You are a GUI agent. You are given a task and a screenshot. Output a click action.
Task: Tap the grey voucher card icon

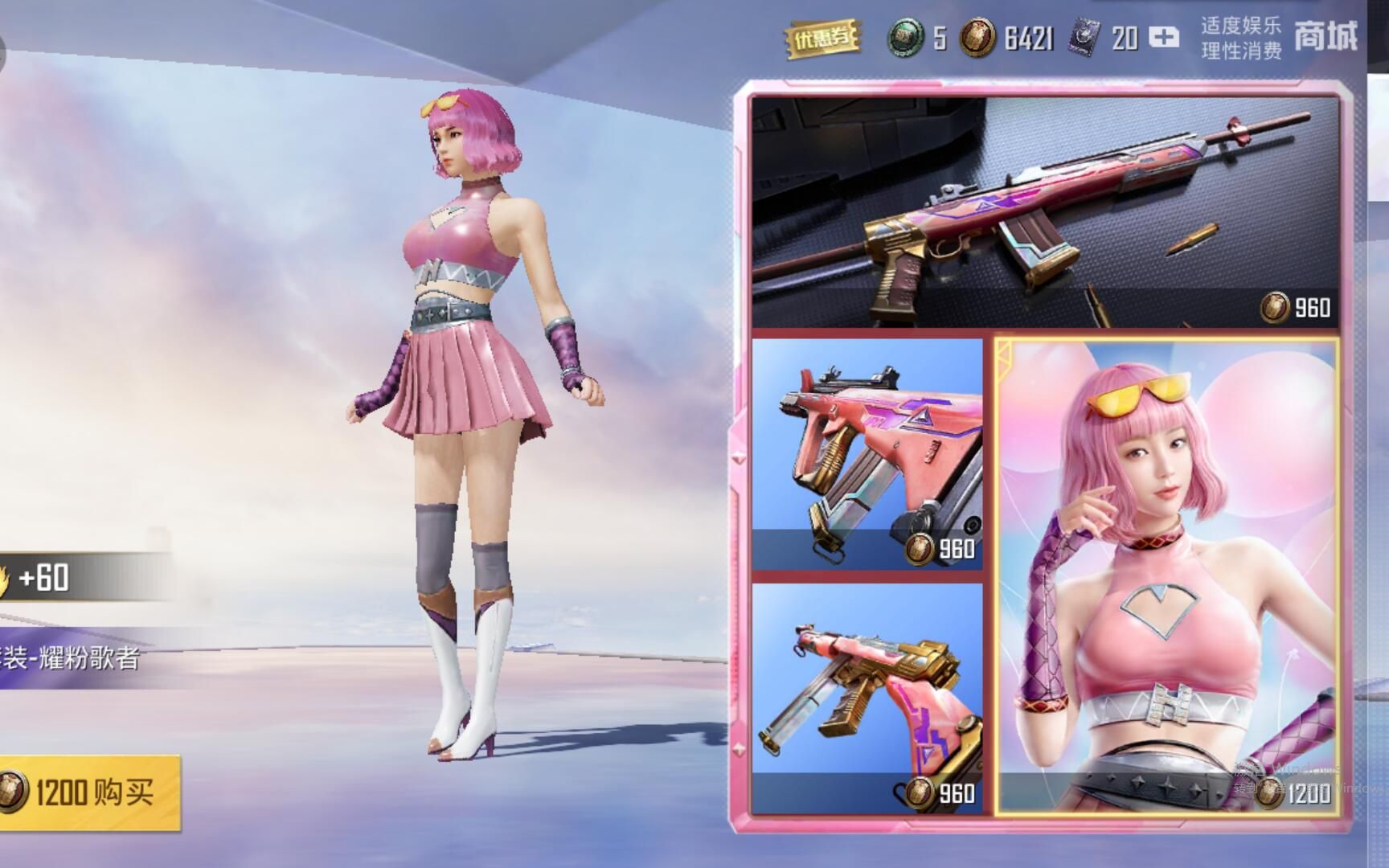(x=1085, y=38)
